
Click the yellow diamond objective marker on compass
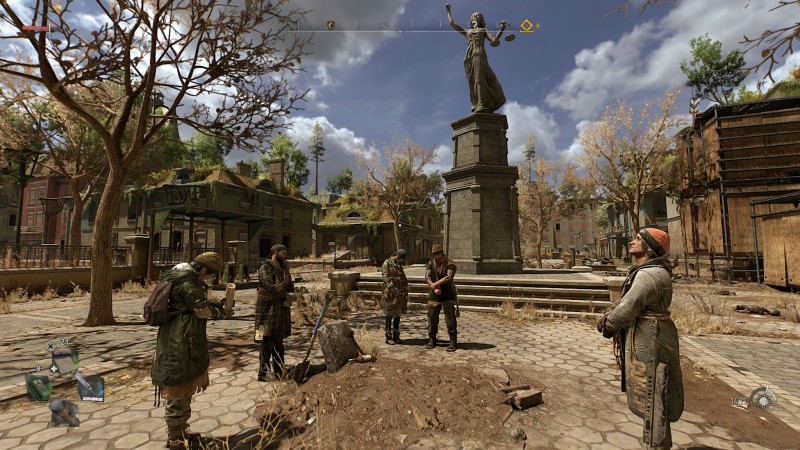(x=526, y=26)
